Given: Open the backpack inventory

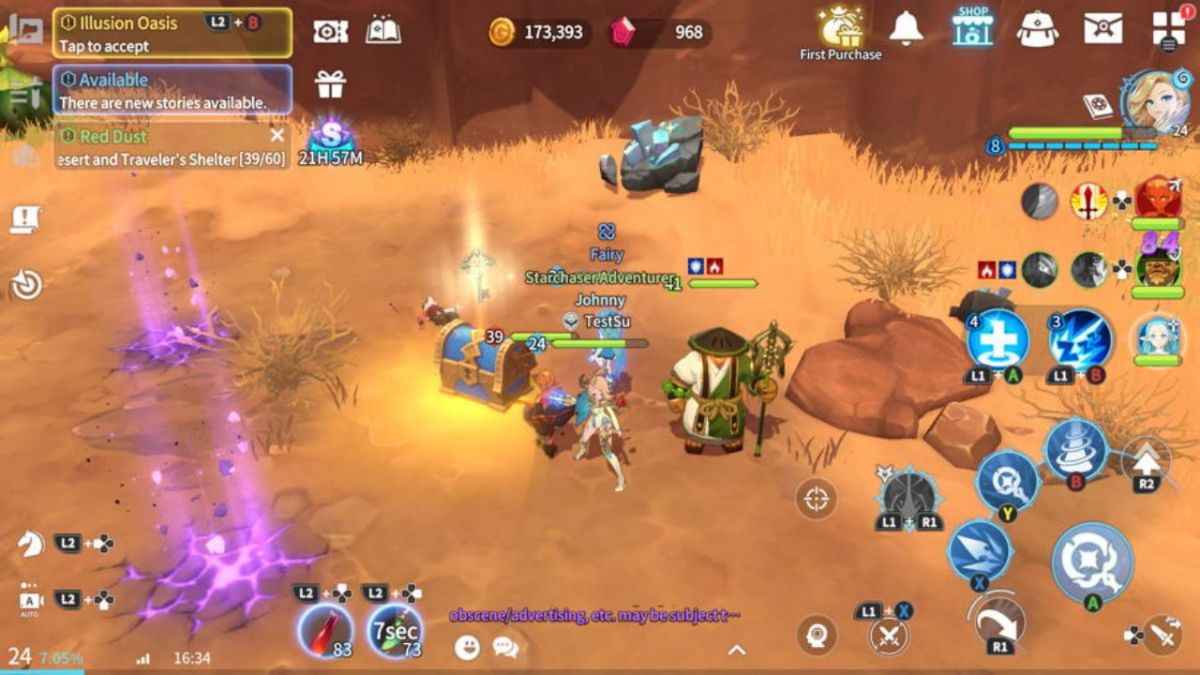Looking at the screenshot, I should coord(1038,29).
